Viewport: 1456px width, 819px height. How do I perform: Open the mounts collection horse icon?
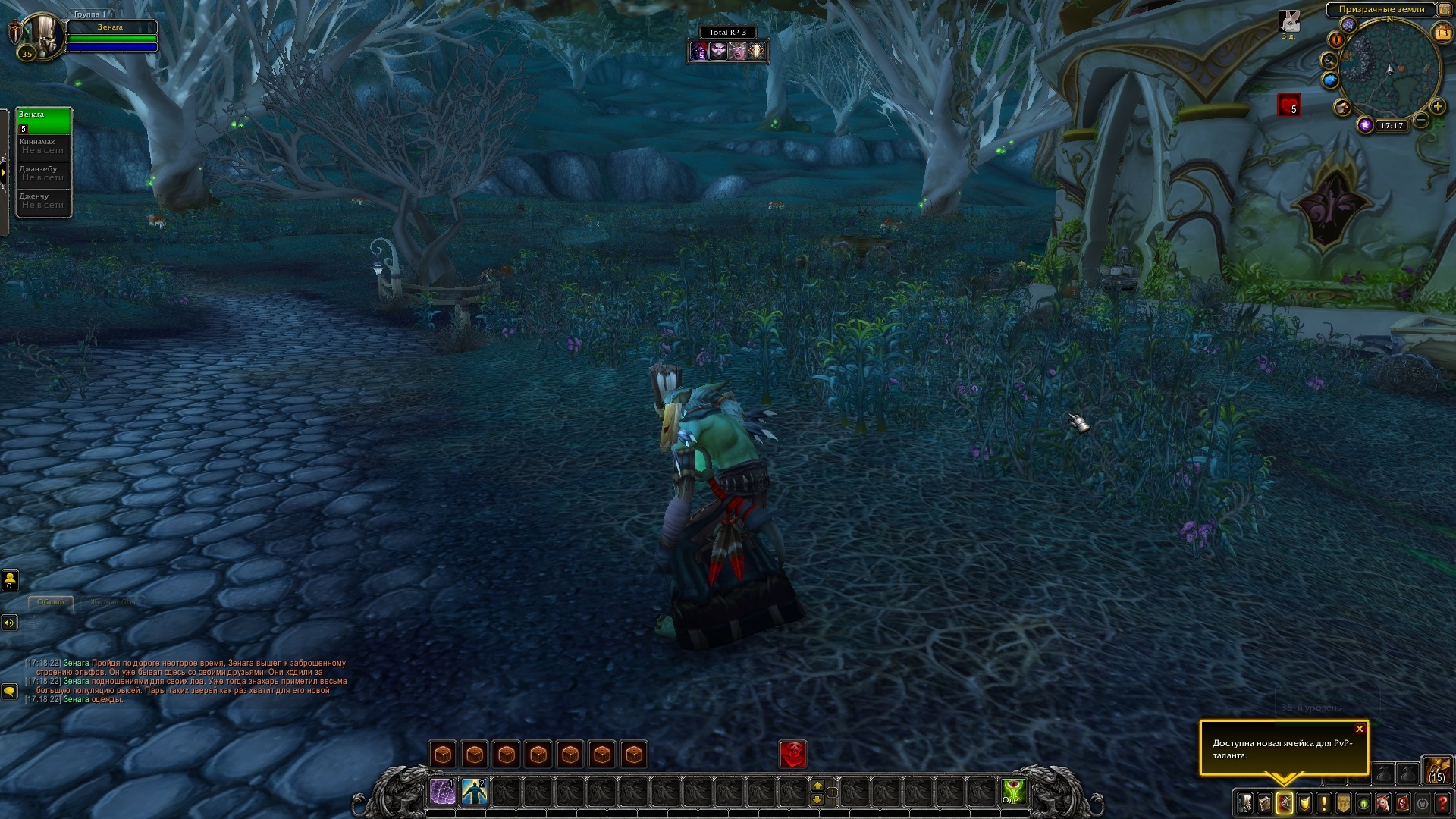1383,803
